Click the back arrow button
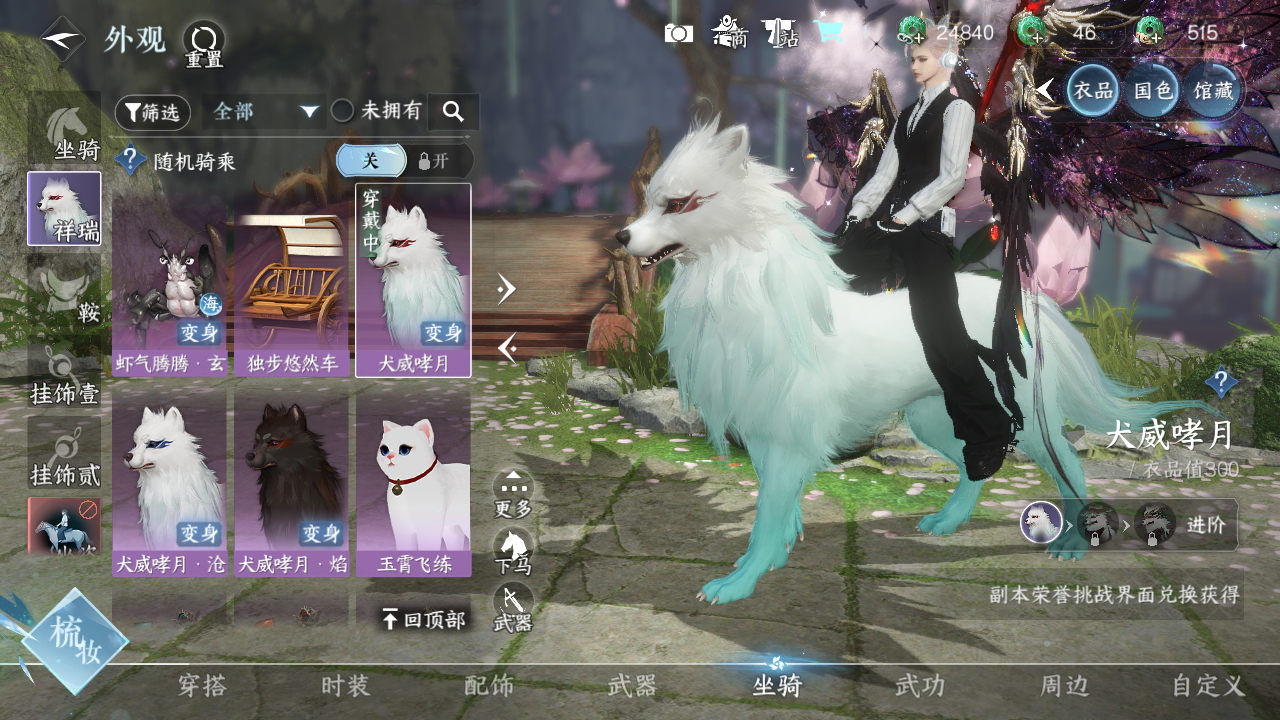Image resolution: width=1280 pixels, height=720 pixels. point(62,39)
